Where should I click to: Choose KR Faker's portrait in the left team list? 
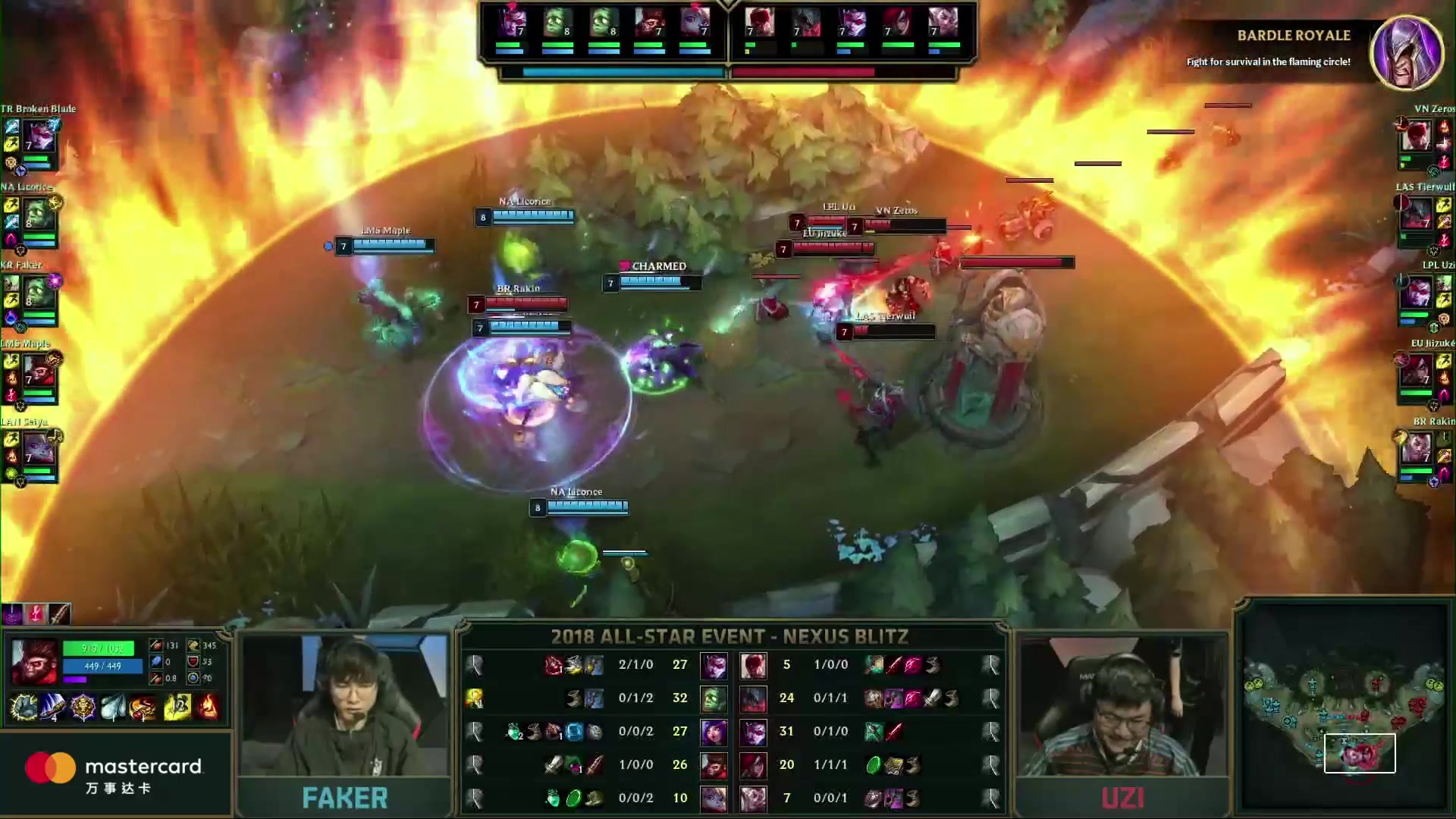[39, 293]
